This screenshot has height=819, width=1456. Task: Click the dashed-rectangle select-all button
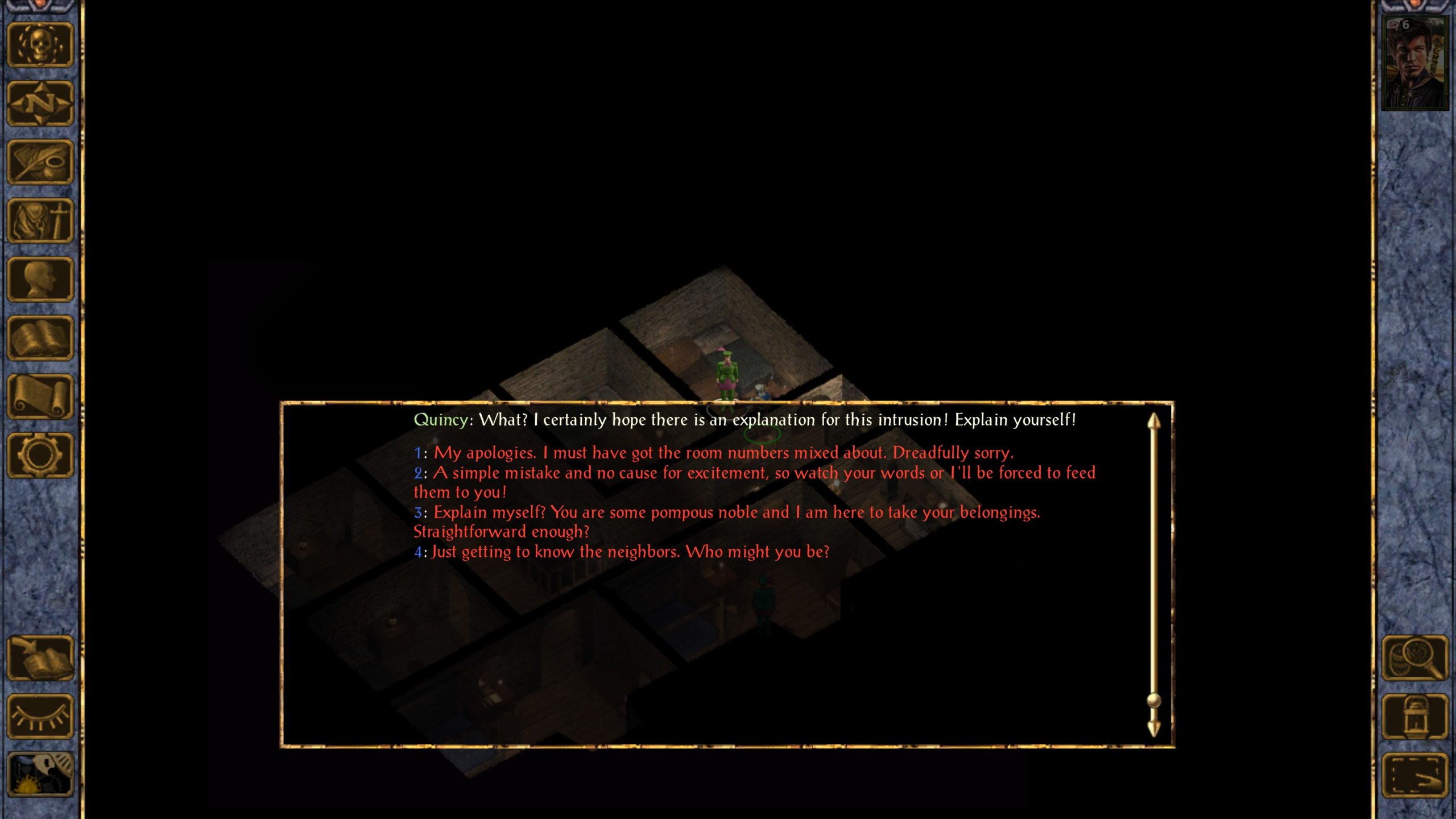point(1415,775)
